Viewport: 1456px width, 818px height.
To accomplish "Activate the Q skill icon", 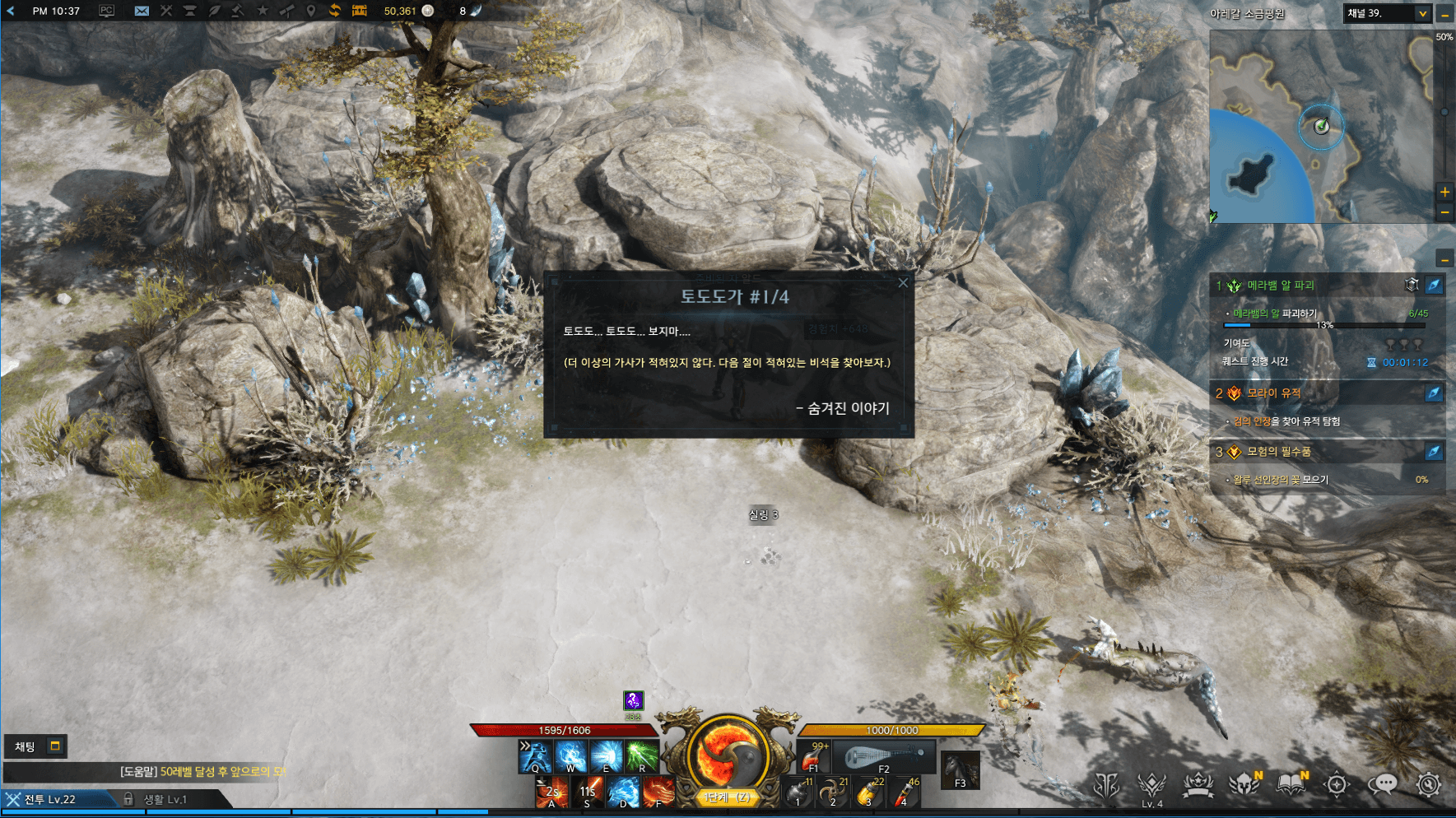I will click(x=535, y=755).
